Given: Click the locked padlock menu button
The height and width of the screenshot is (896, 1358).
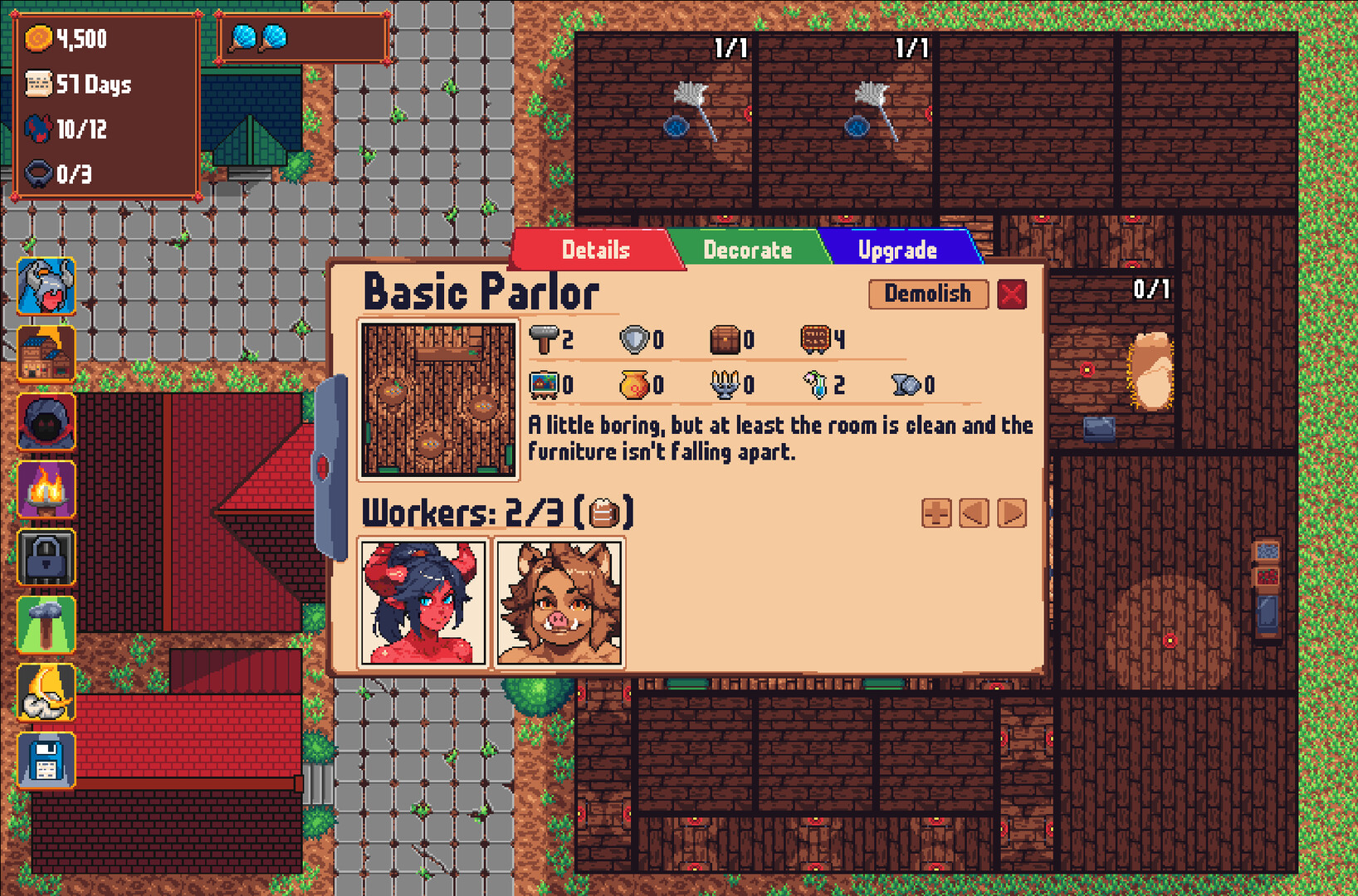Looking at the screenshot, I should point(46,558).
